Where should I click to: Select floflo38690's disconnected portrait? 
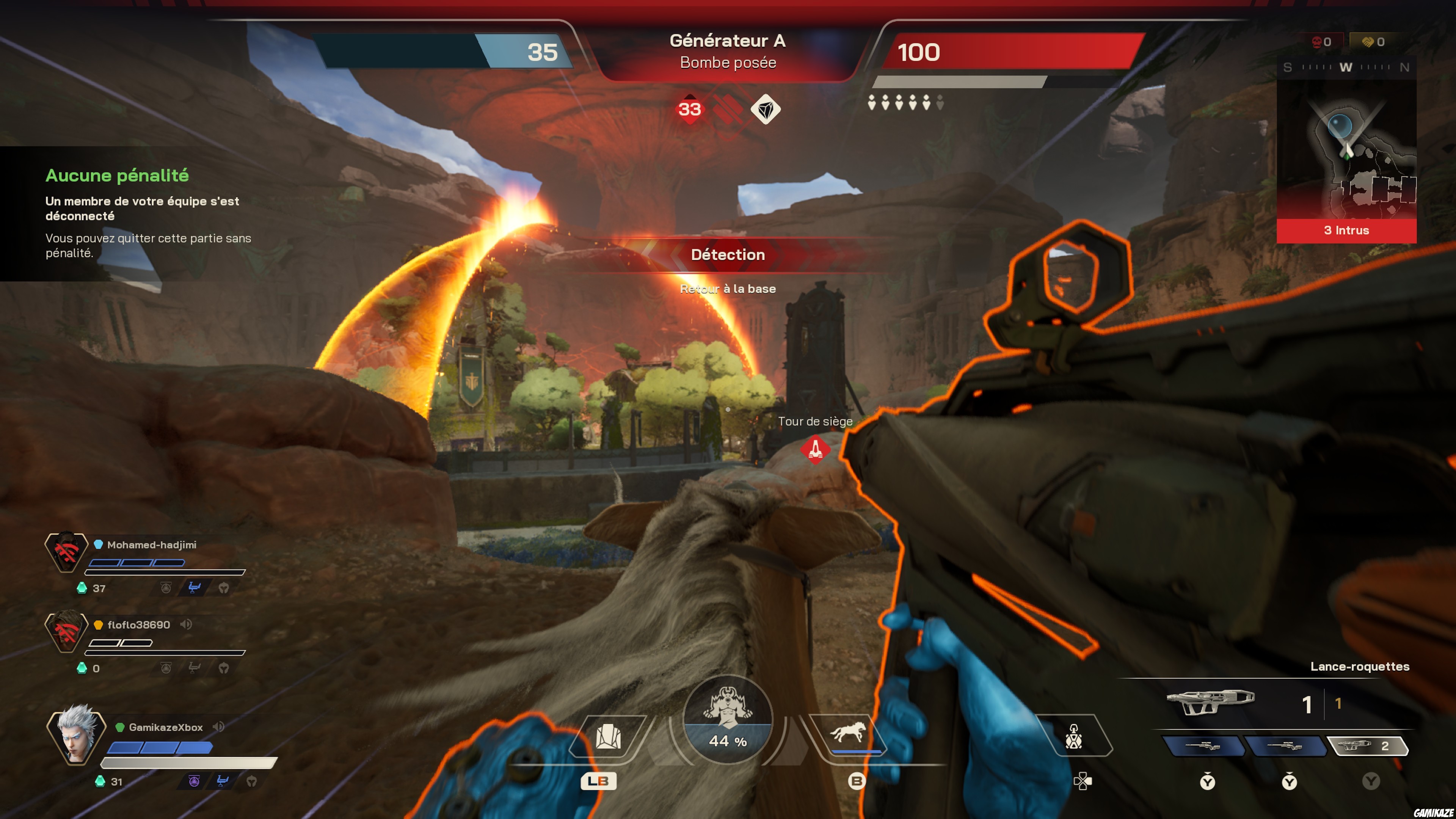[66, 631]
